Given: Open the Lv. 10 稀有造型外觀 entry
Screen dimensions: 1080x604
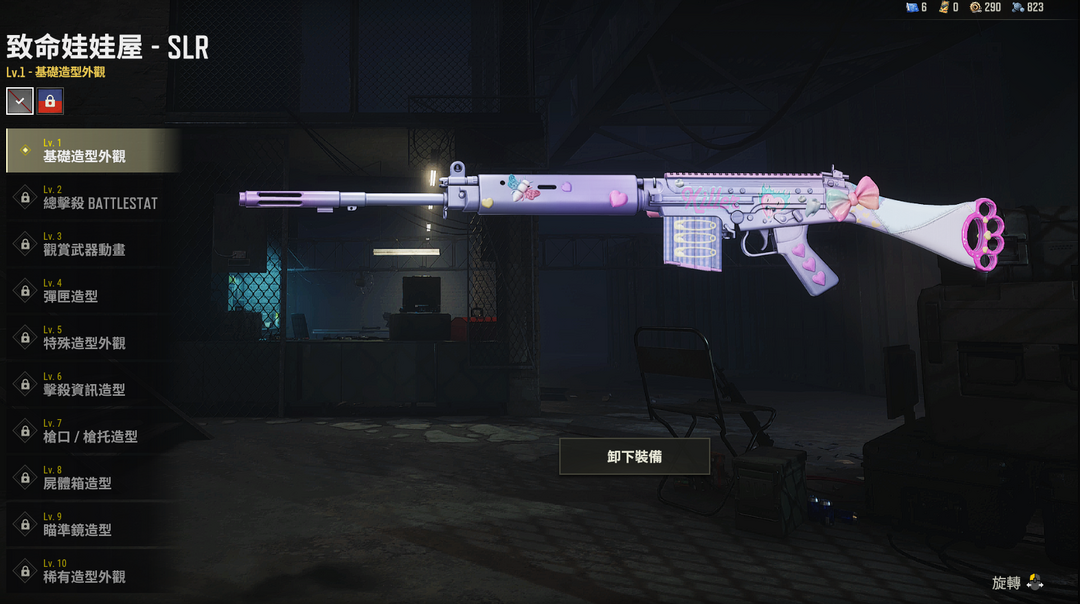Looking at the screenshot, I should click(92, 571).
